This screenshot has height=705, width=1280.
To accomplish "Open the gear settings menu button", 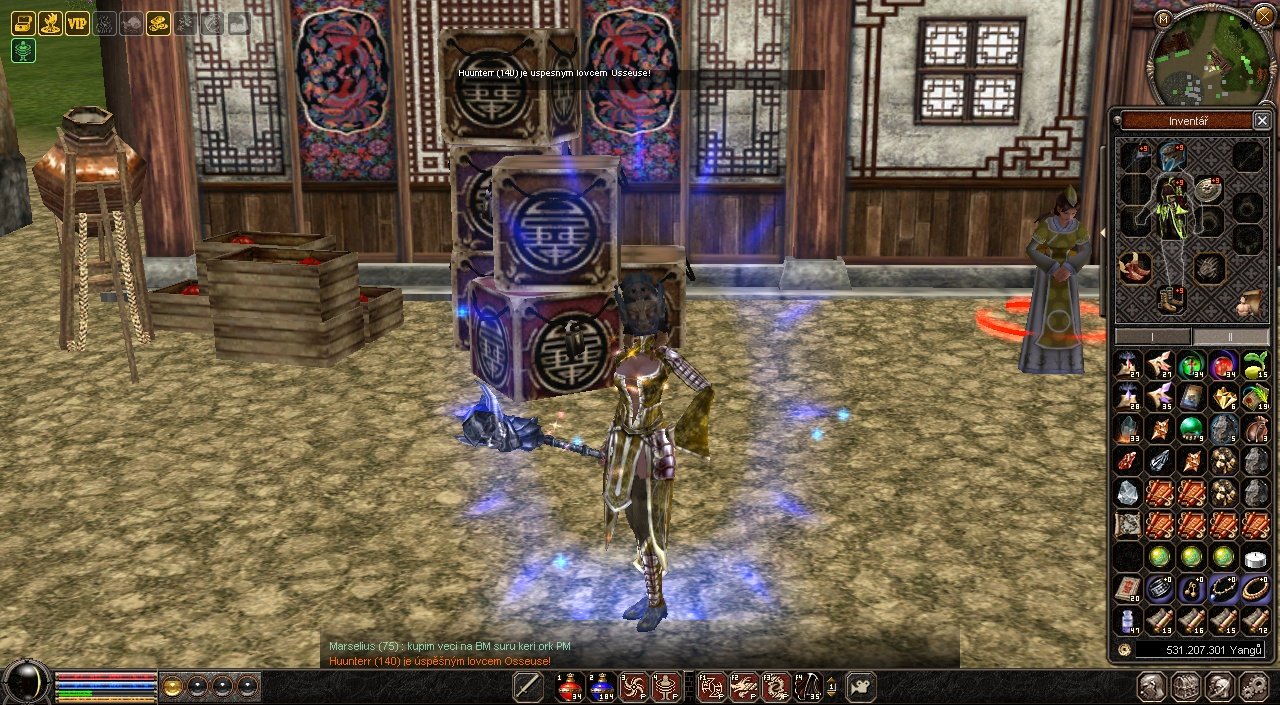I will click(1253, 687).
